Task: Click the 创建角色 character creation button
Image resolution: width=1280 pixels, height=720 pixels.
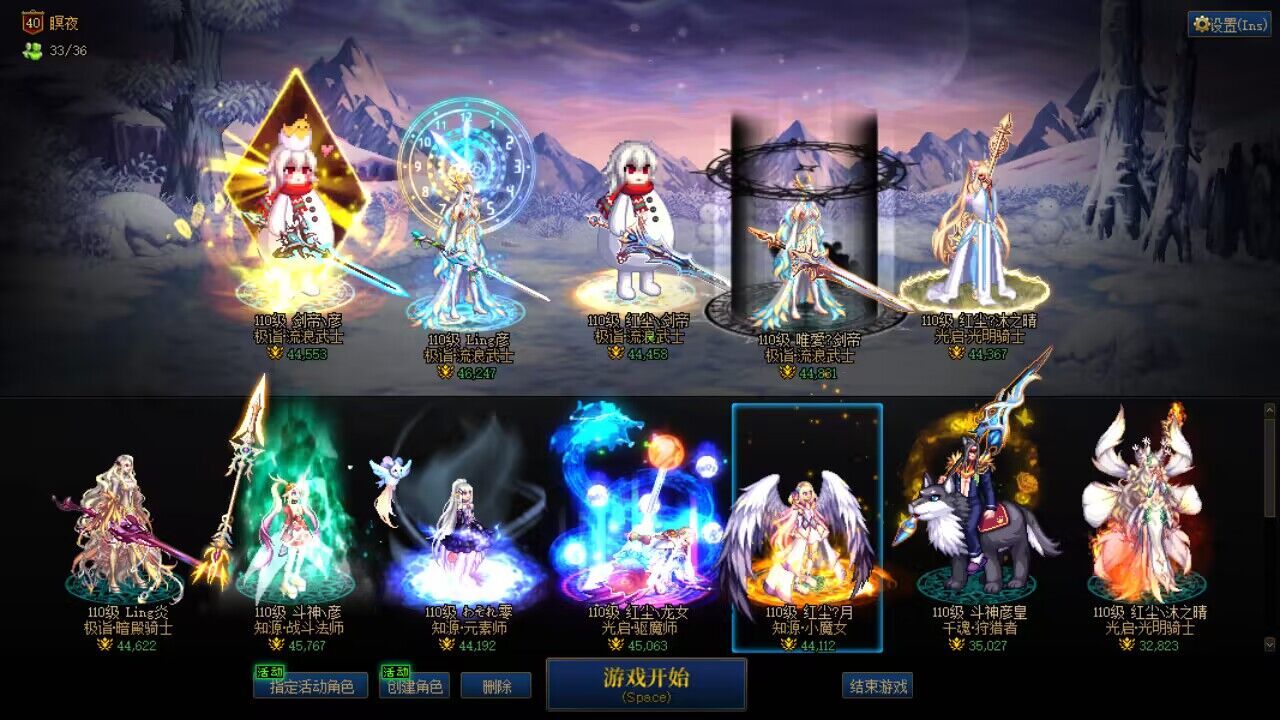Action: (x=414, y=686)
